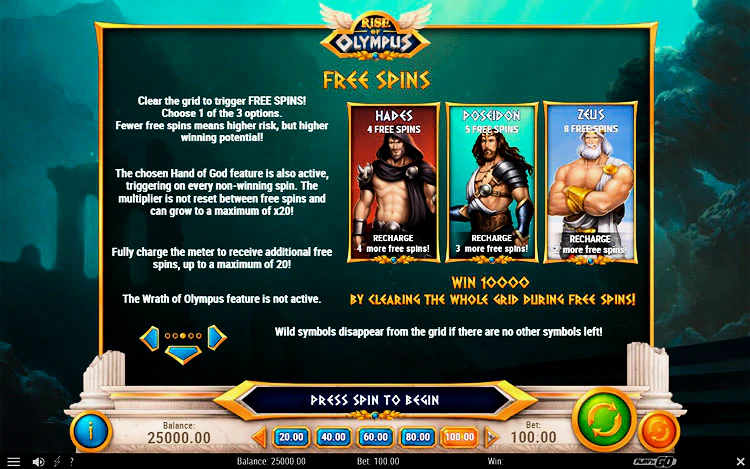Go to the previous paytable page
The width and height of the screenshot is (750, 469).
pyautogui.click(x=150, y=337)
